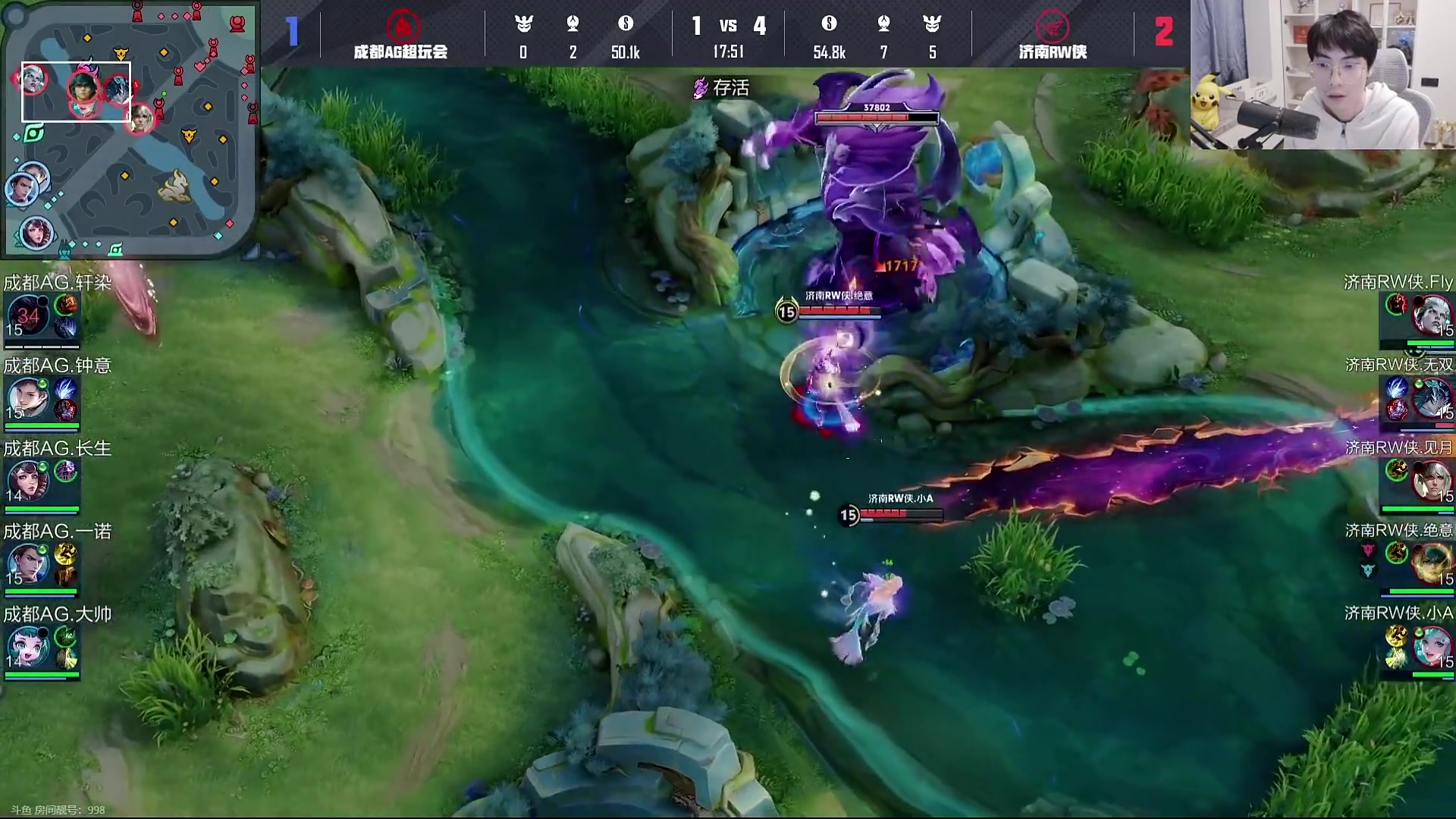Choose 成都AG.钟意's hero portrait panel

[28, 400]
